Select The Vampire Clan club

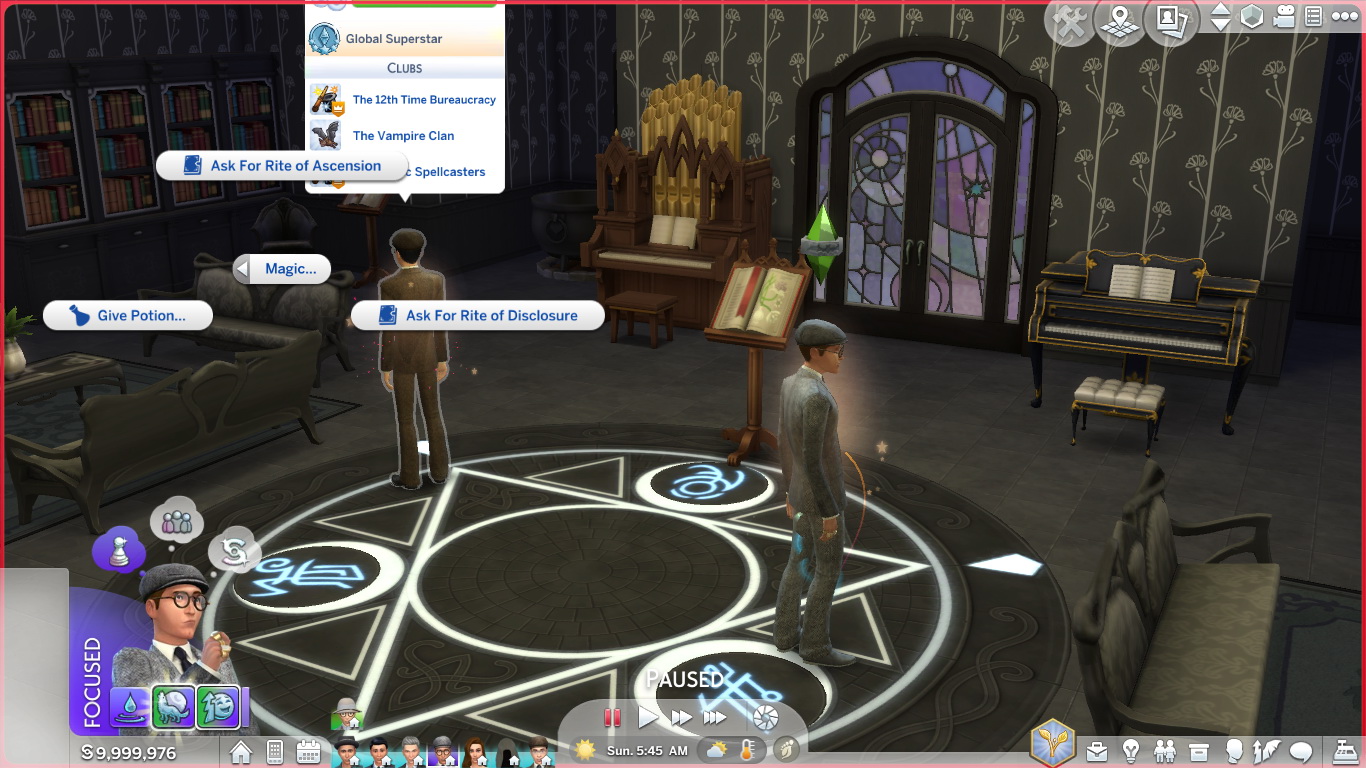point(404,135)
